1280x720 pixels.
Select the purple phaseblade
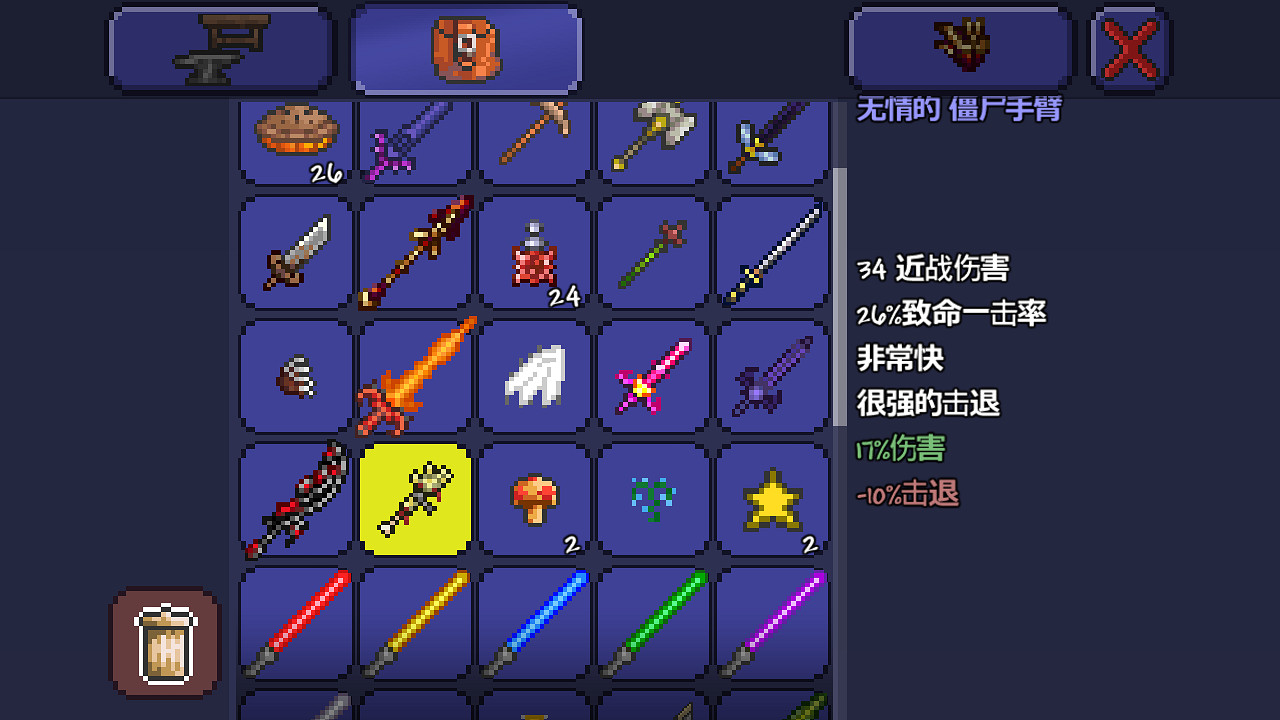click(x=772, y=622)
